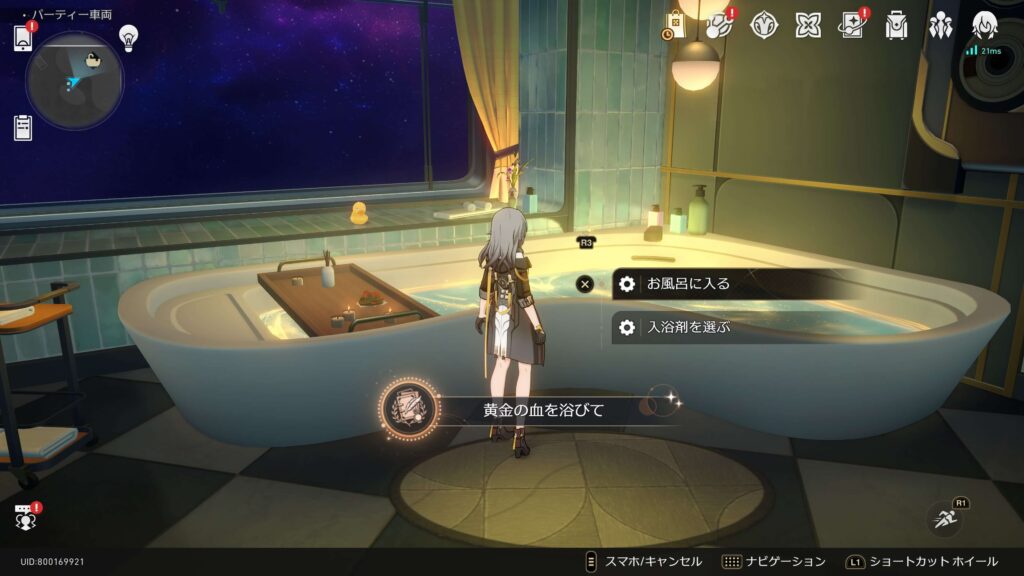The width and height of the screenshot is (1024, 576).
Task: Open the backpack inventory icon
Action: pyautogui.click(x=896, y=26)
